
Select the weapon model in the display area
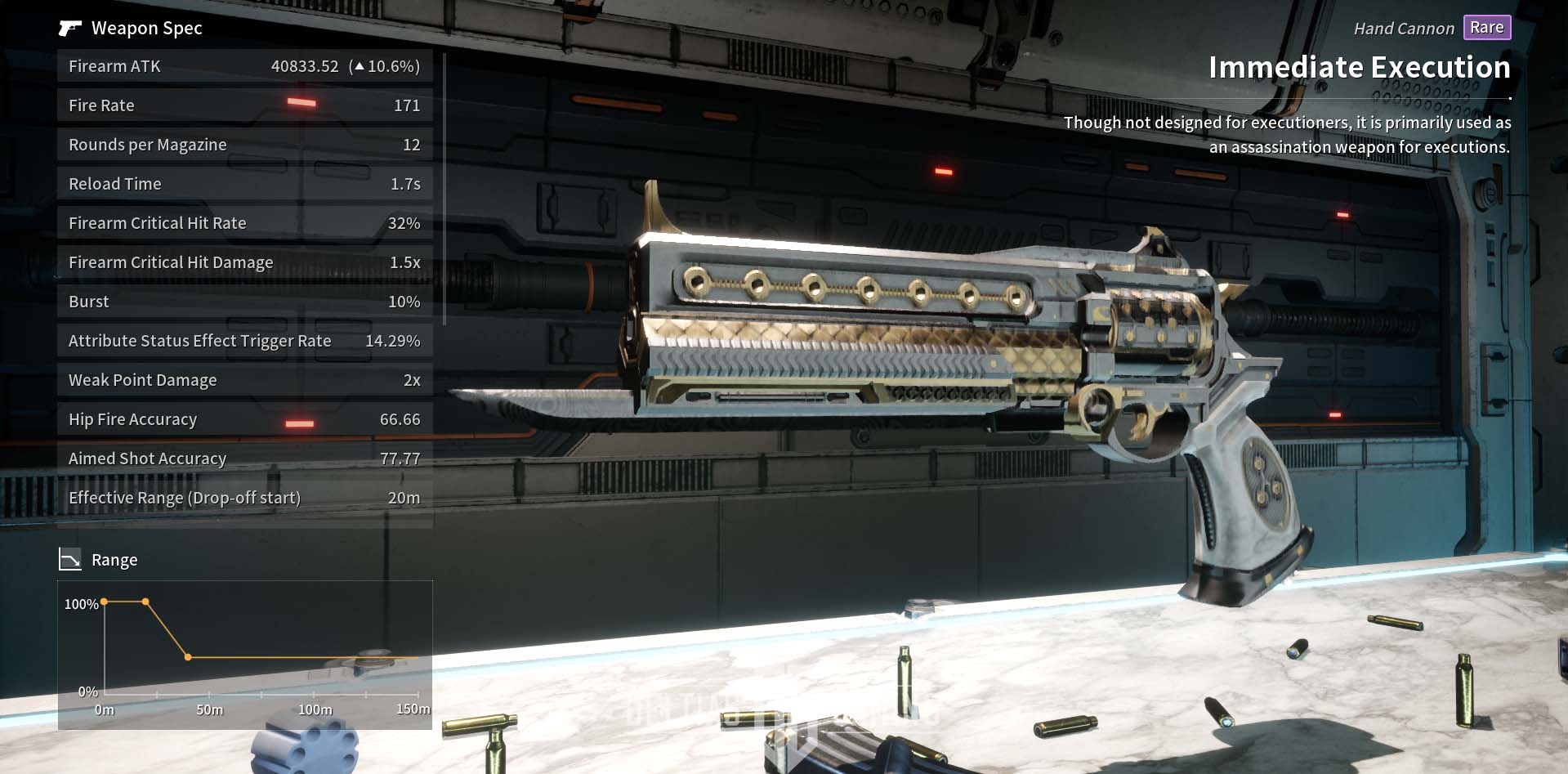pyautogui.click(x=940, y=343)
